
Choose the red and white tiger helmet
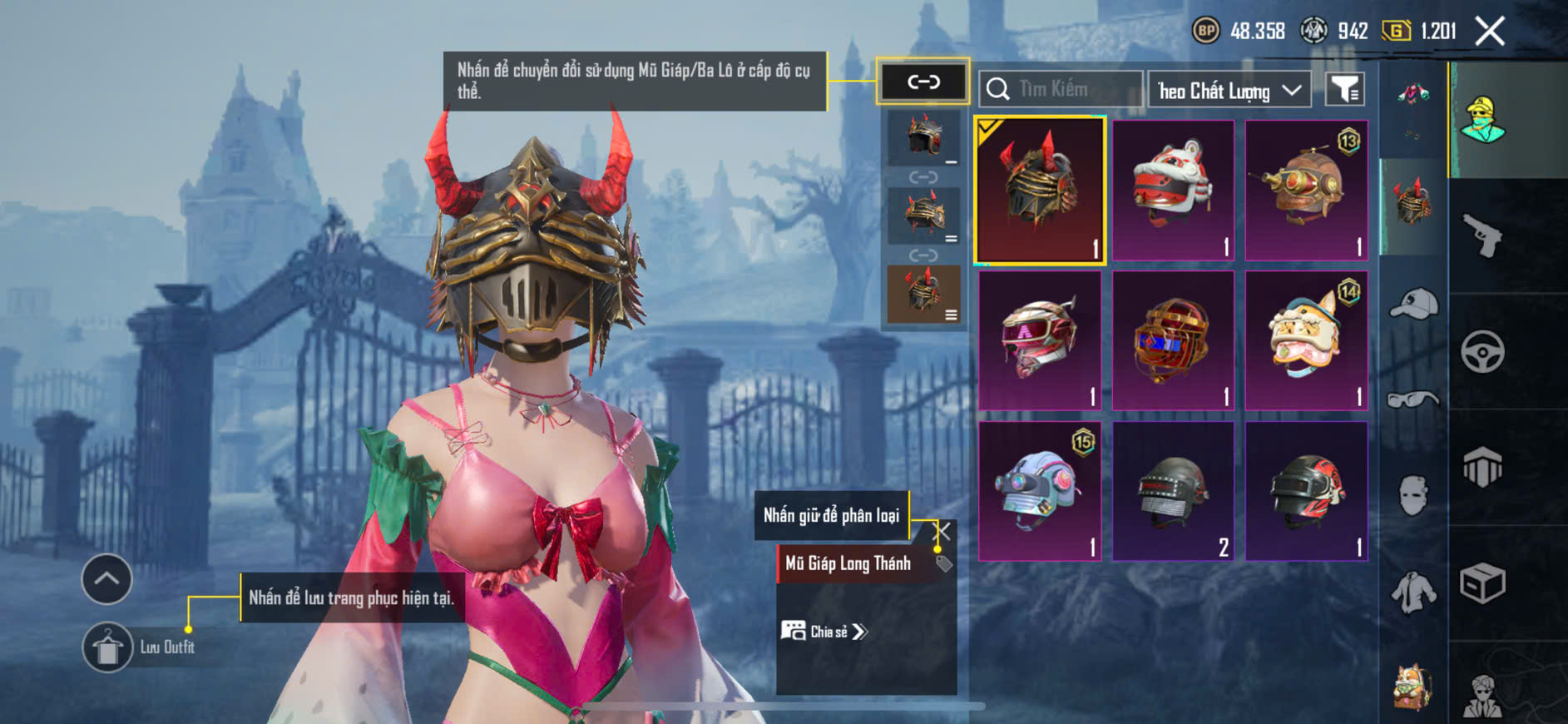coord(1173,191)
